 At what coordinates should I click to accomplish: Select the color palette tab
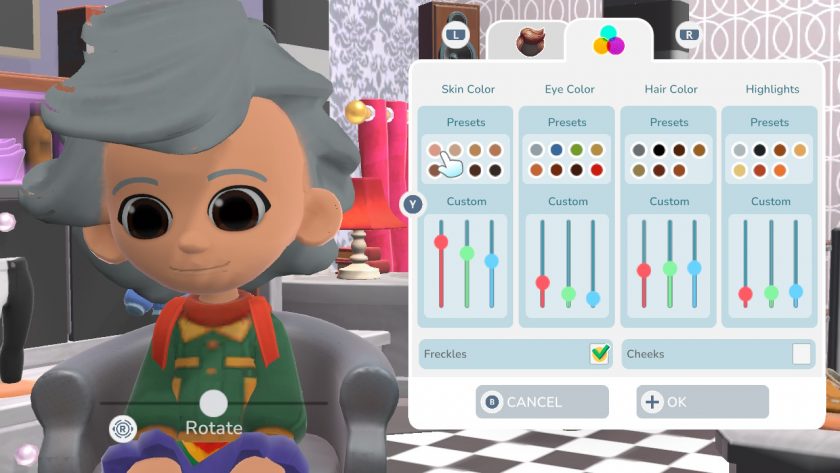tap(608, 41)
